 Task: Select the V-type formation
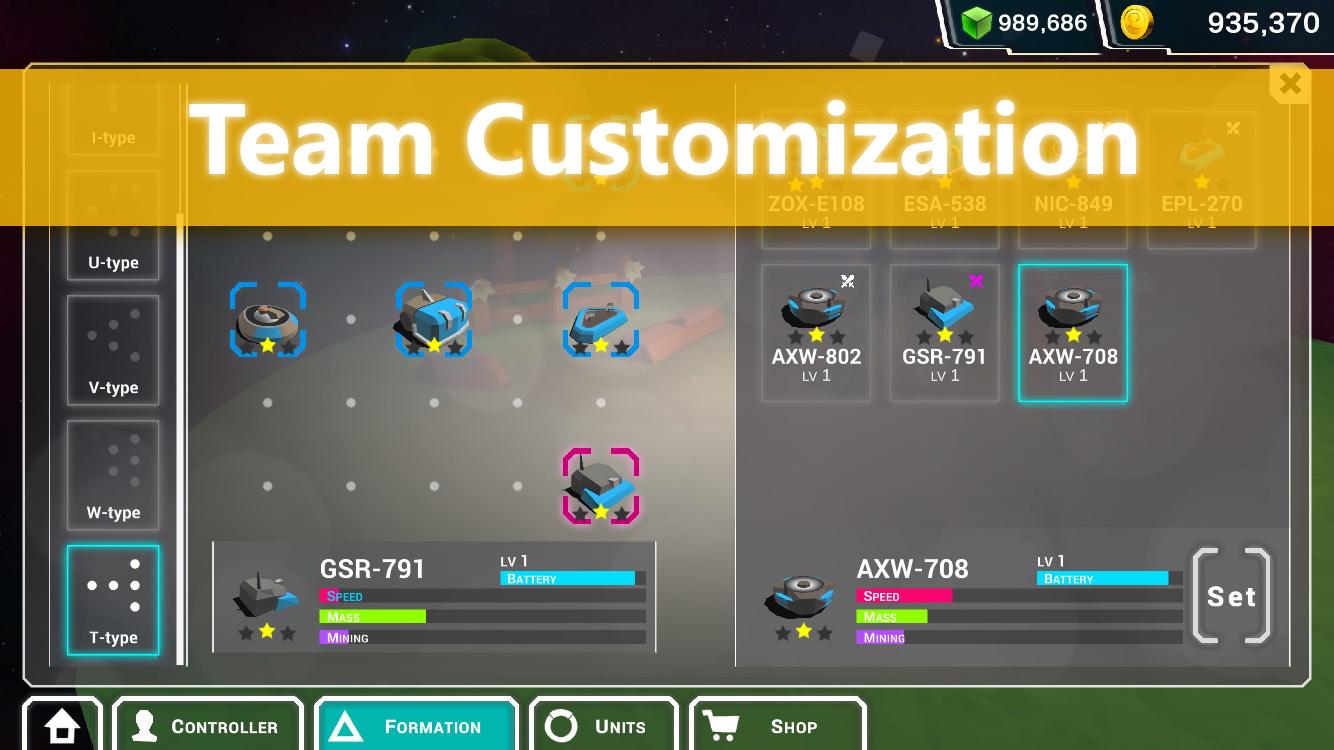click(x=113, y=350)
